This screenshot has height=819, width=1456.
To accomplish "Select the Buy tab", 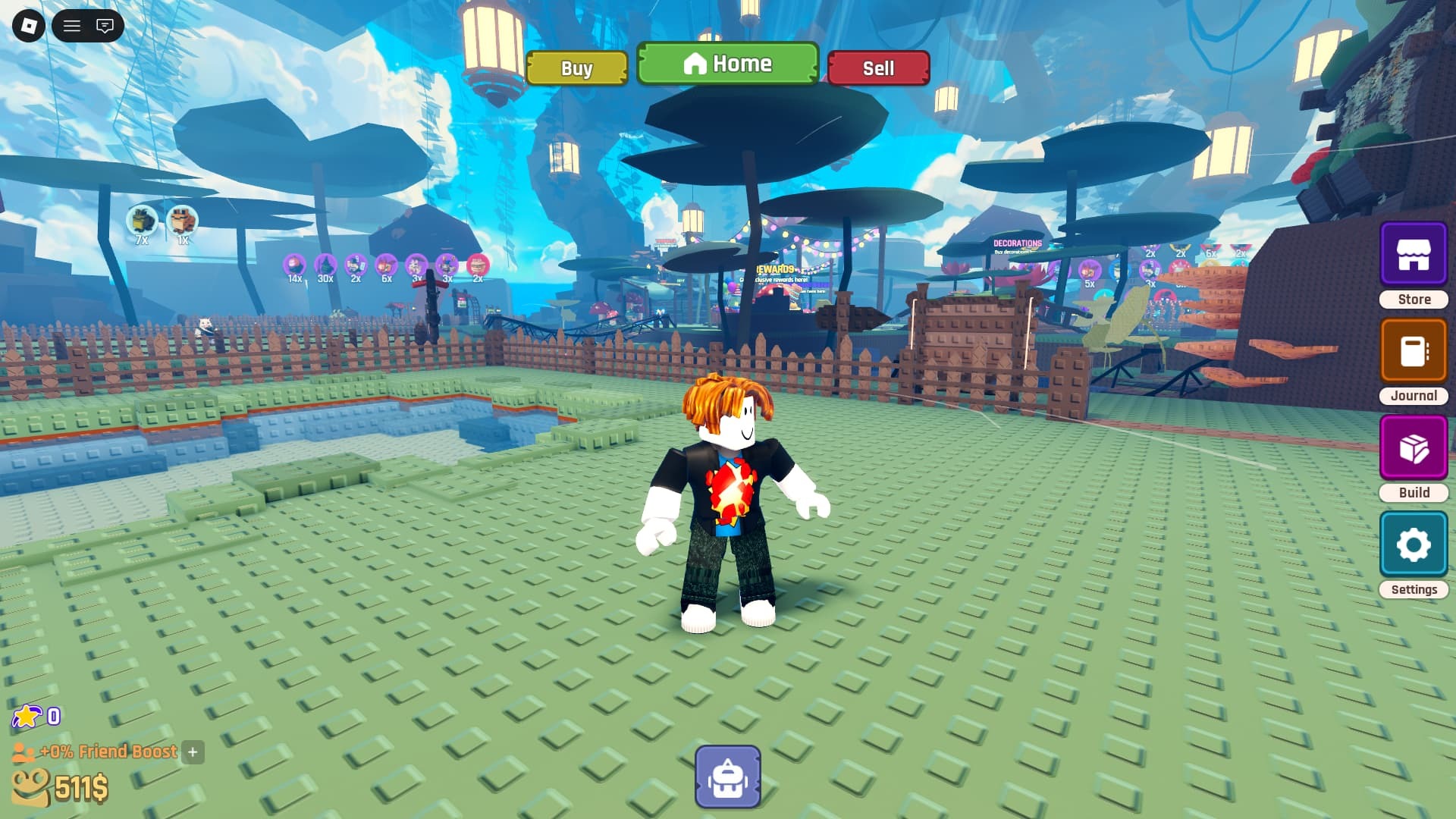I will 576,68.
